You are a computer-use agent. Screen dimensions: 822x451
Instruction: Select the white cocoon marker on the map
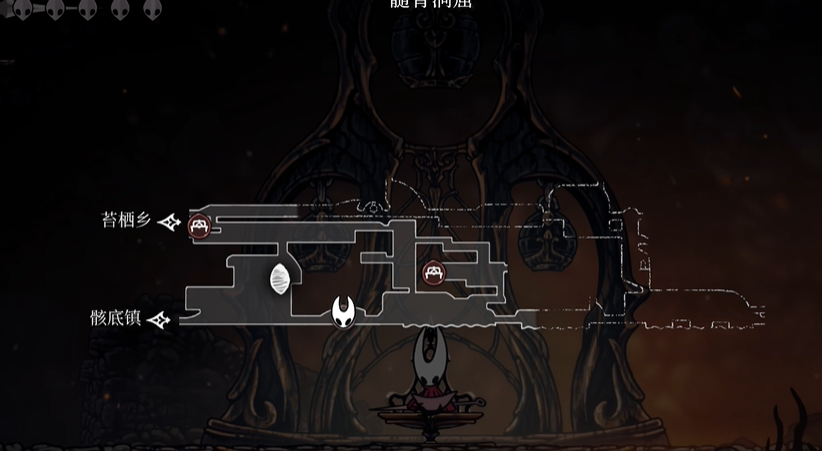280,279
